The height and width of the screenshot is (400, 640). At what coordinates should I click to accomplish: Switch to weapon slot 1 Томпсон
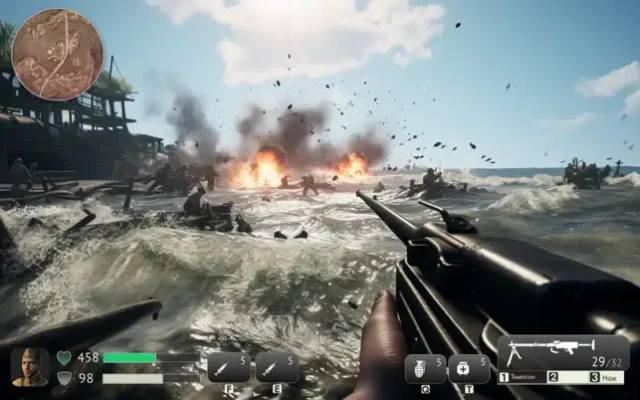(x=523, y=377)
